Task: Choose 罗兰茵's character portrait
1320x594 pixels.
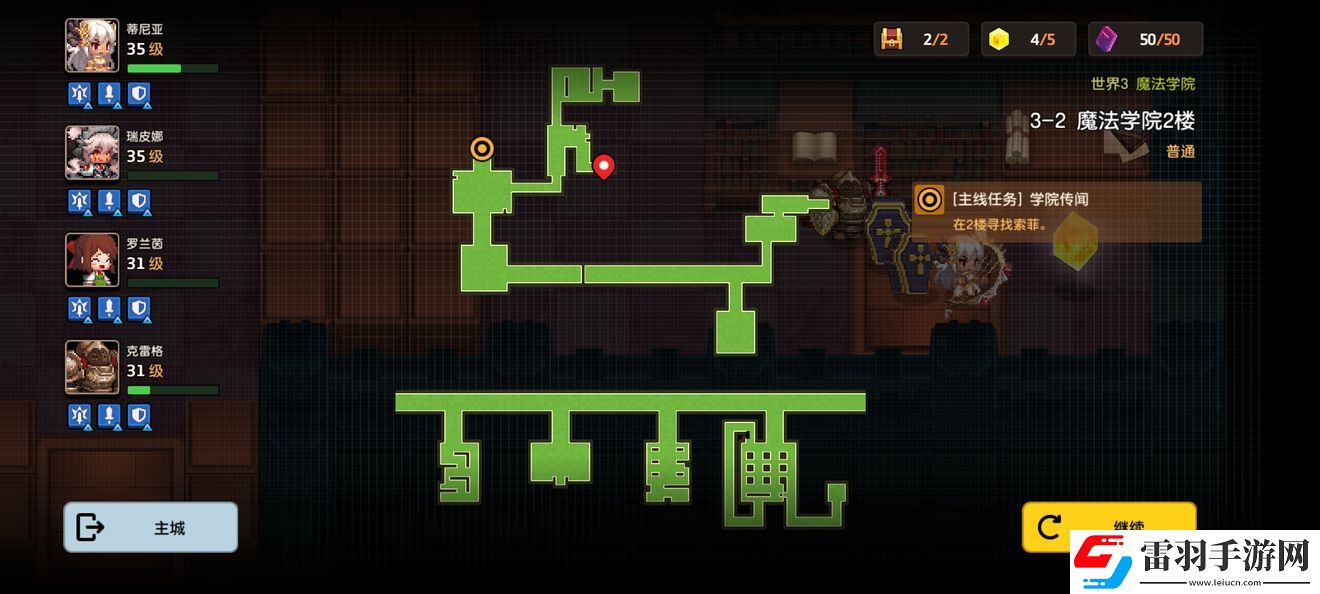Action: click(92, 260)
